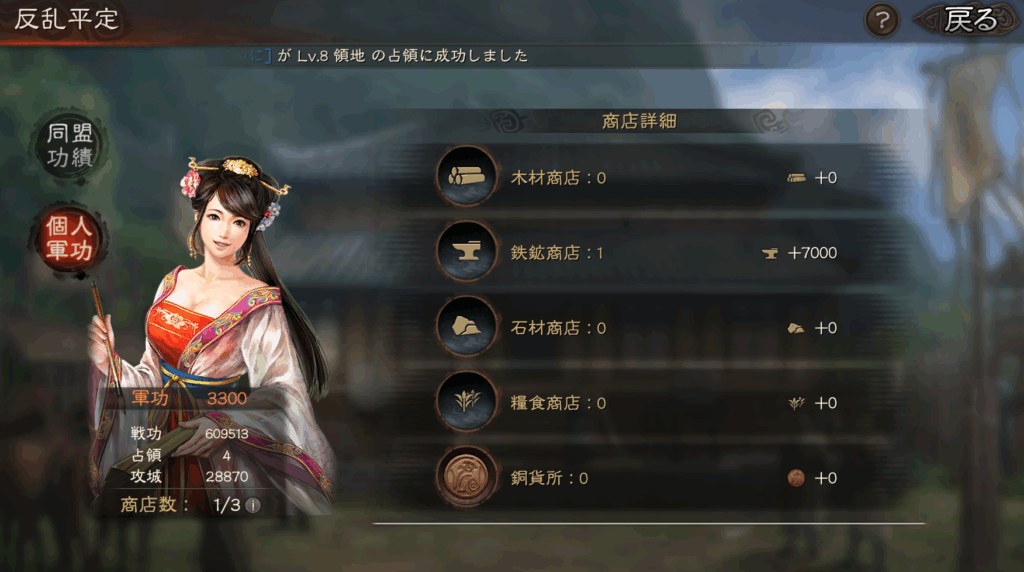Switch to the 同盟功績 tab
This screenshot has width=1024, height=572.
(x=69, y=147)
